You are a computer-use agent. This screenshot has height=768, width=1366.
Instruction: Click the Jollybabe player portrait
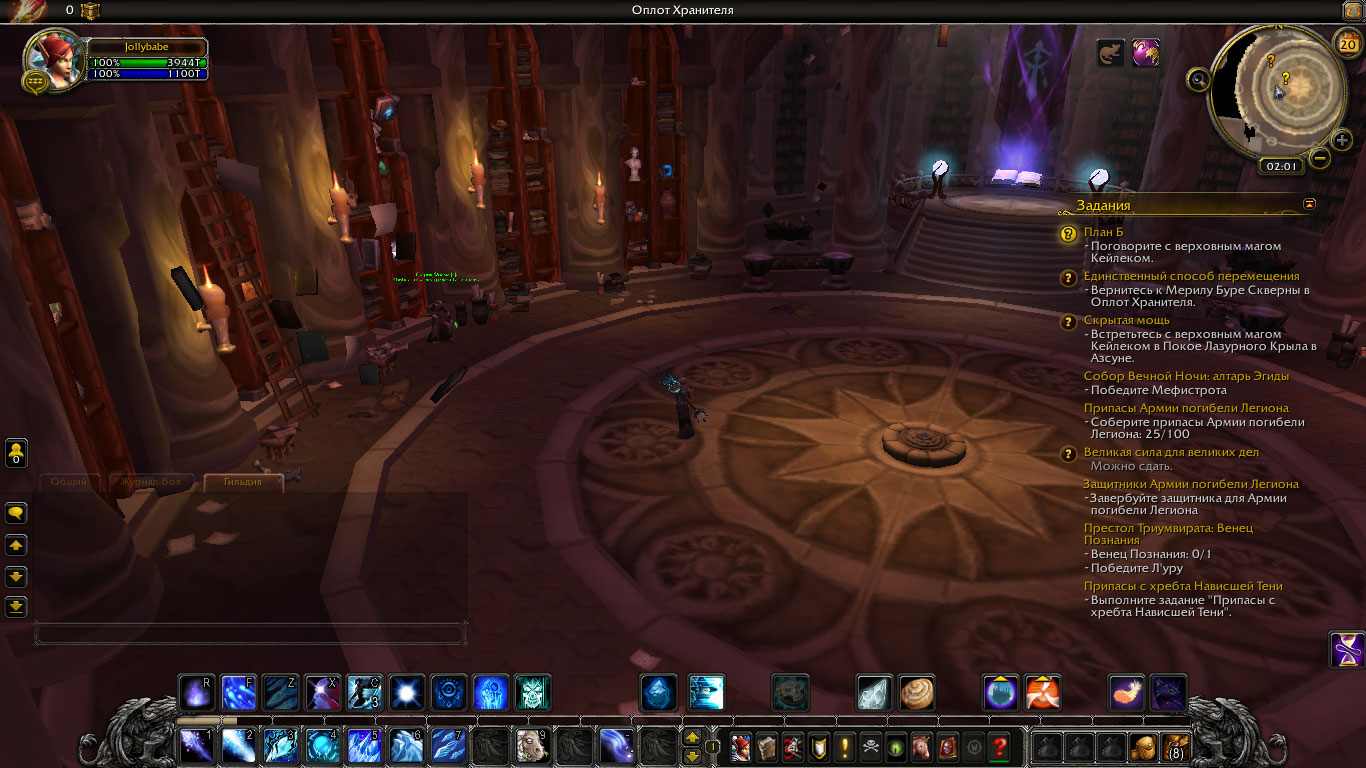[53, 59]
